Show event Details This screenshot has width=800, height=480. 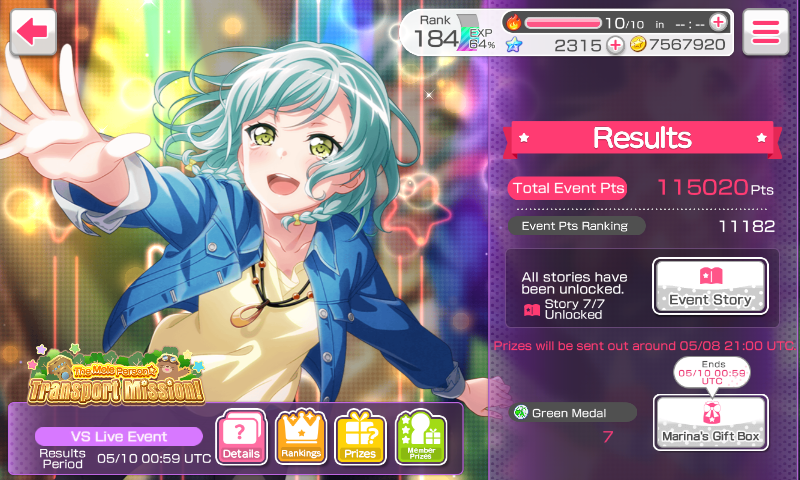(x=241, y=437)
